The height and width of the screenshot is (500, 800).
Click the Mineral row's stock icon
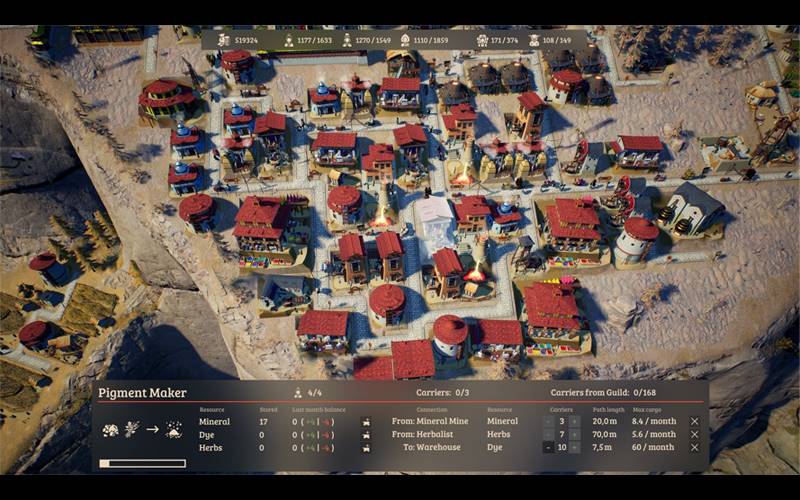coord(366,422)
